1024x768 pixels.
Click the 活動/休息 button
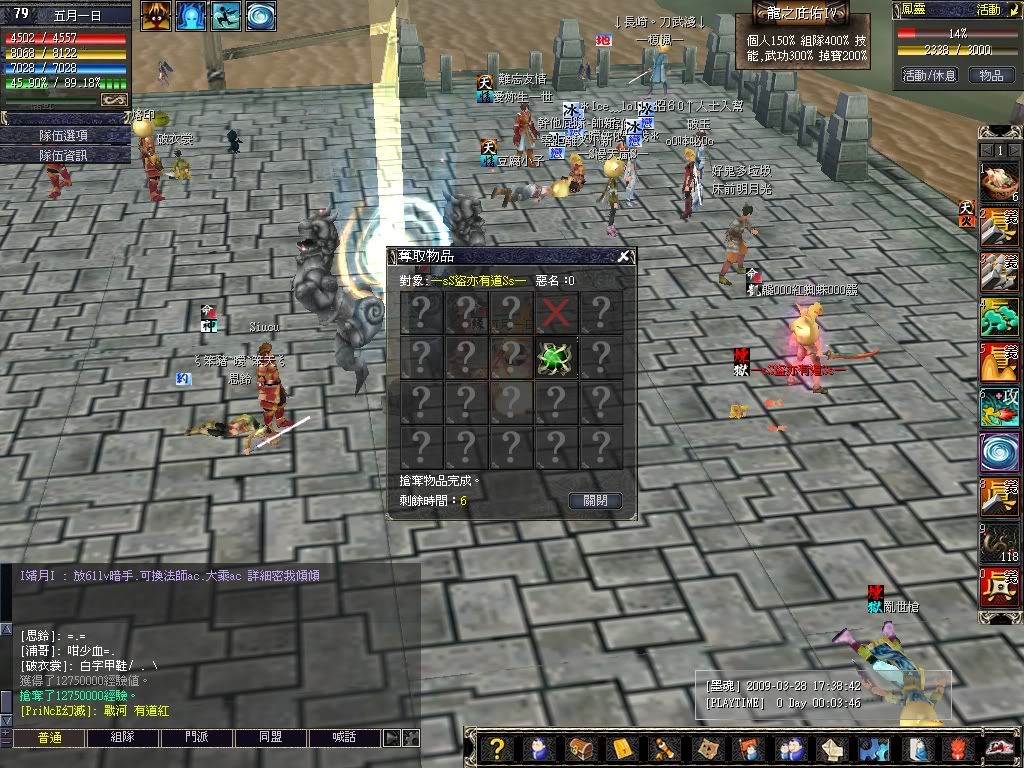pyautogui.click(x=929, y=75)
